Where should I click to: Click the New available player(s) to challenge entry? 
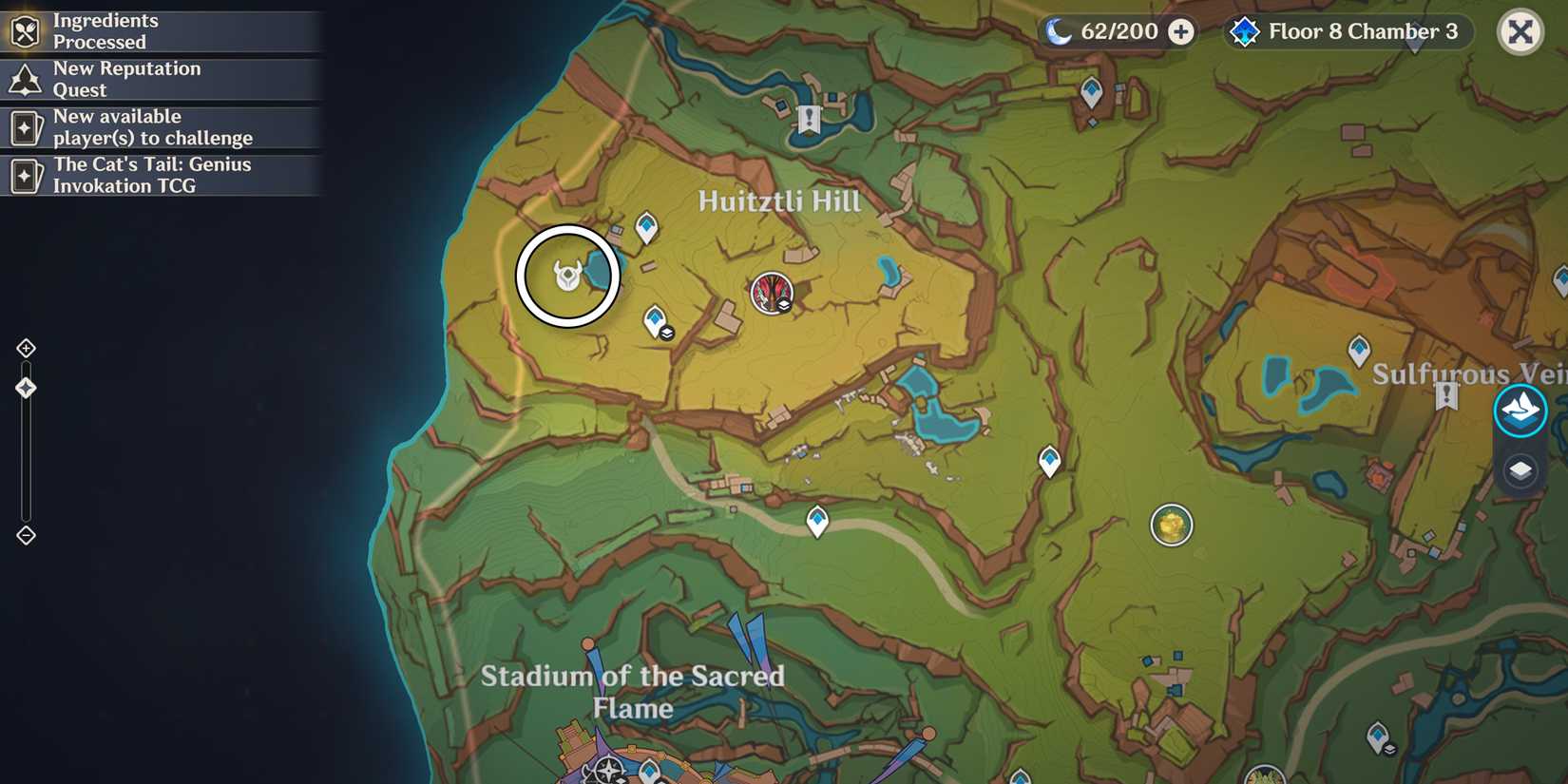[162, 127]
